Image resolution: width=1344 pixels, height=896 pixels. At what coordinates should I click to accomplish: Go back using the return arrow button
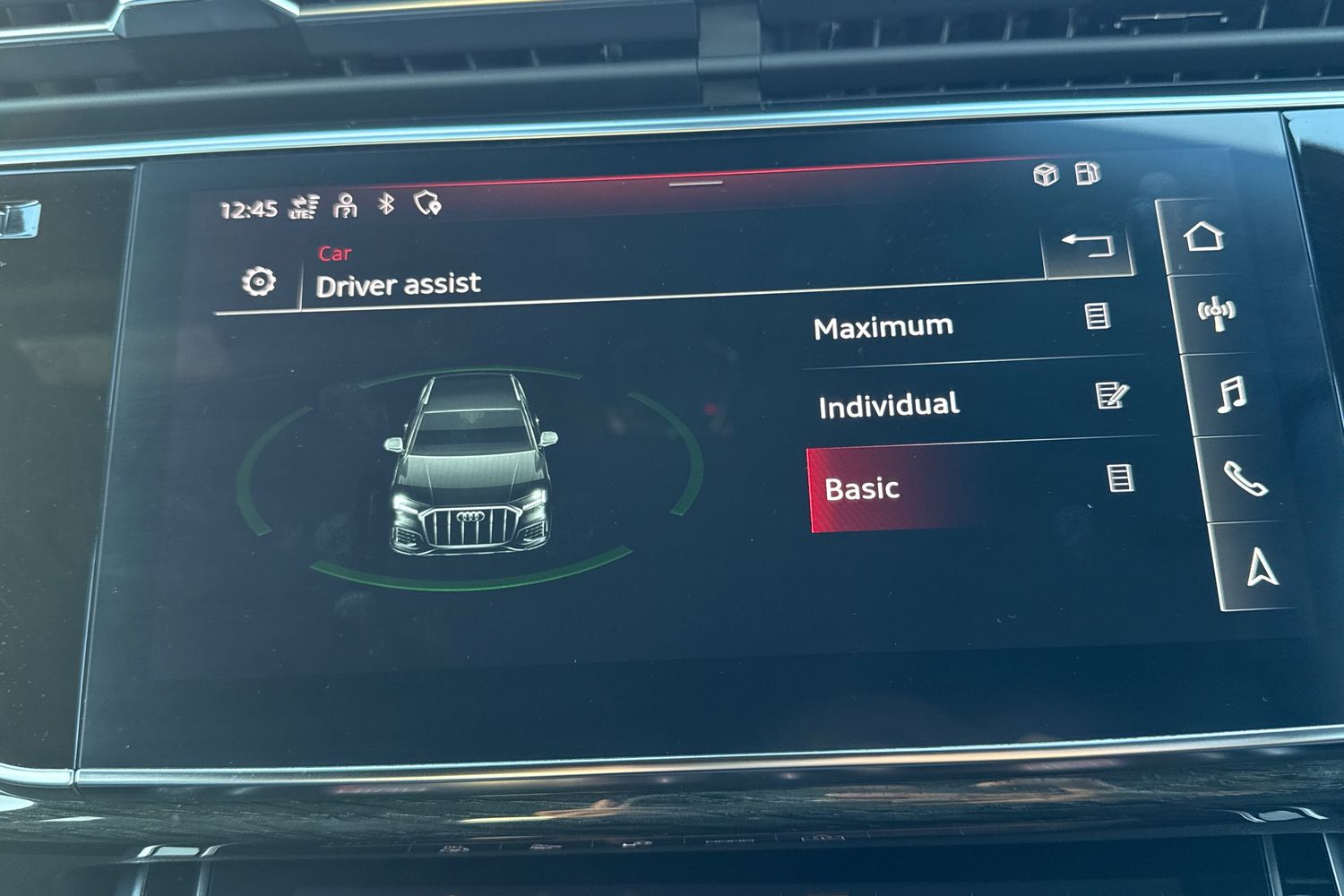point(1088,246)
